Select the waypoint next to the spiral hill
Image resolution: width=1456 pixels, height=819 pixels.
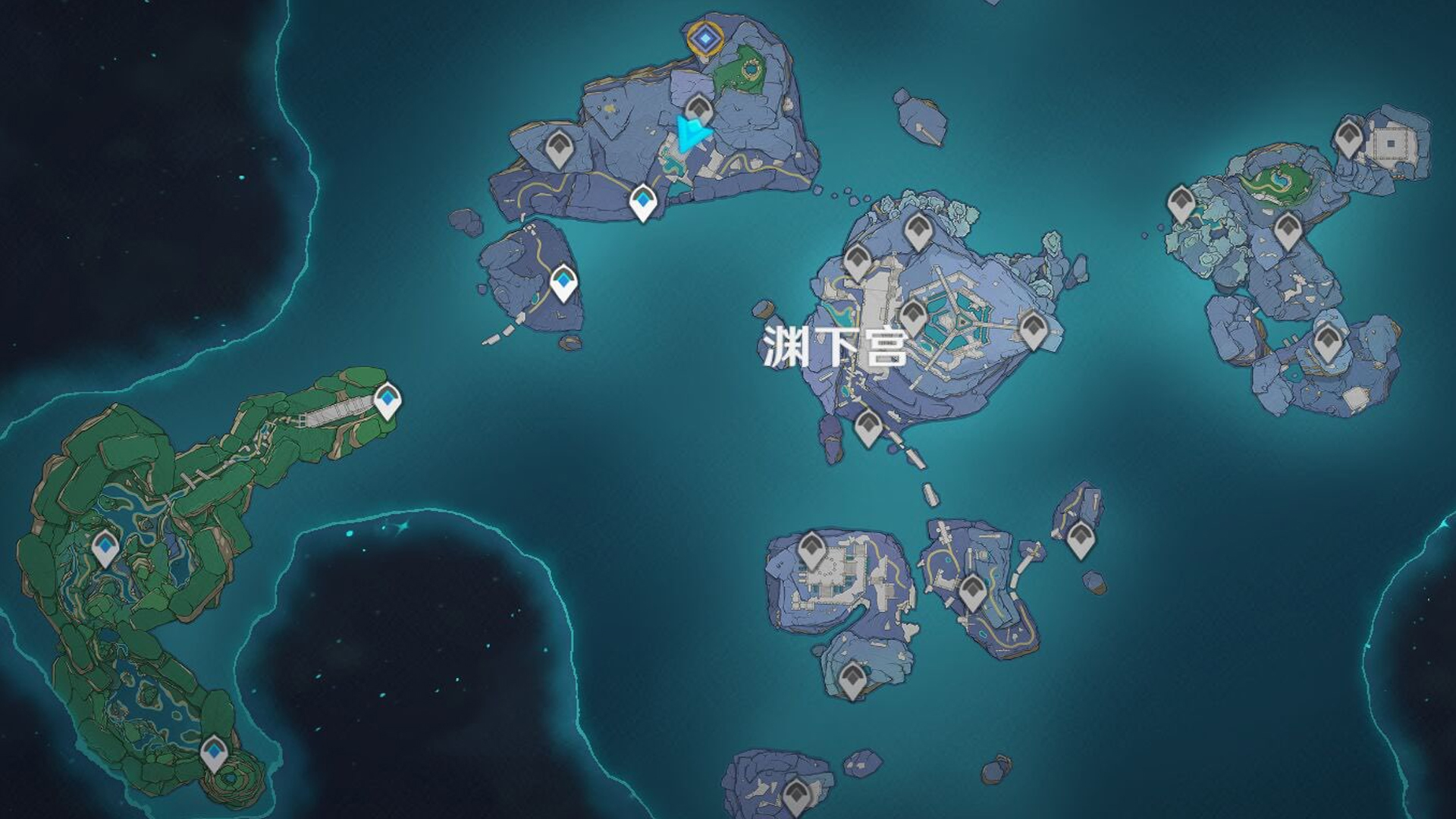[x=214, y=752]
